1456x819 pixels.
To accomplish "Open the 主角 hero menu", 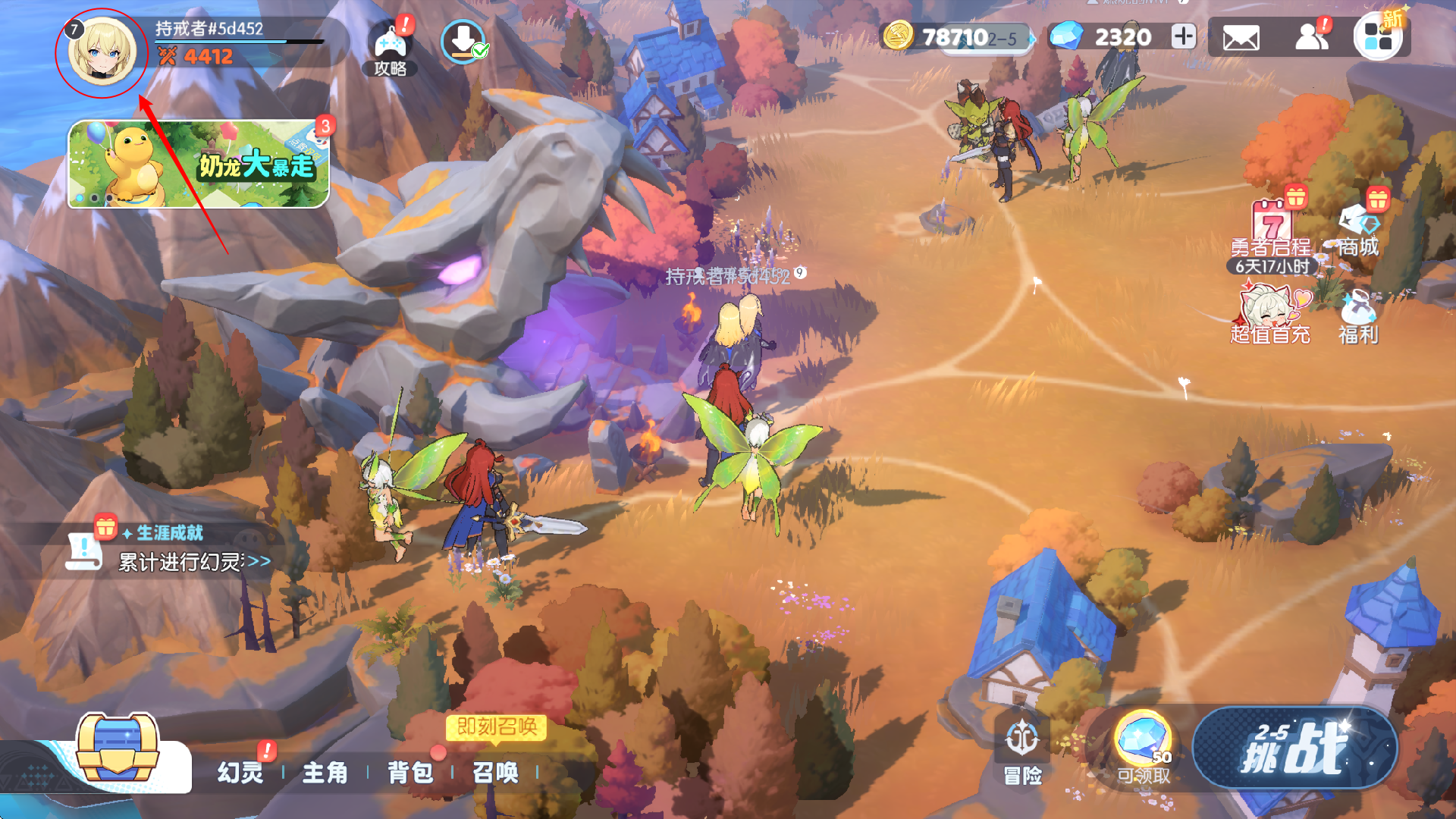I will click(x=325, y=772).
